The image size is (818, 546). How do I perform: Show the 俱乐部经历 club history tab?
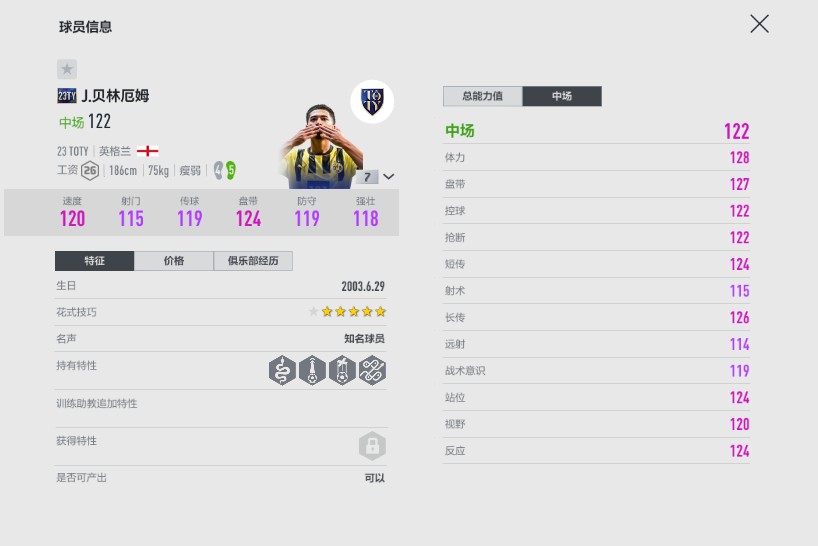click(253, 261)
